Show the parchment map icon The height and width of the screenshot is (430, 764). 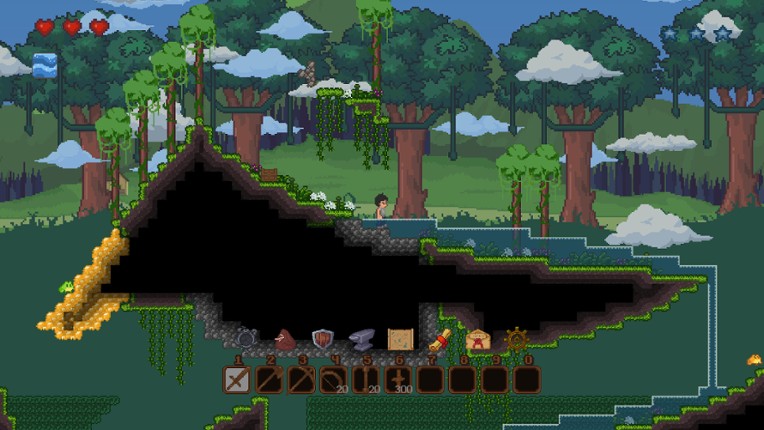point(400,340)
